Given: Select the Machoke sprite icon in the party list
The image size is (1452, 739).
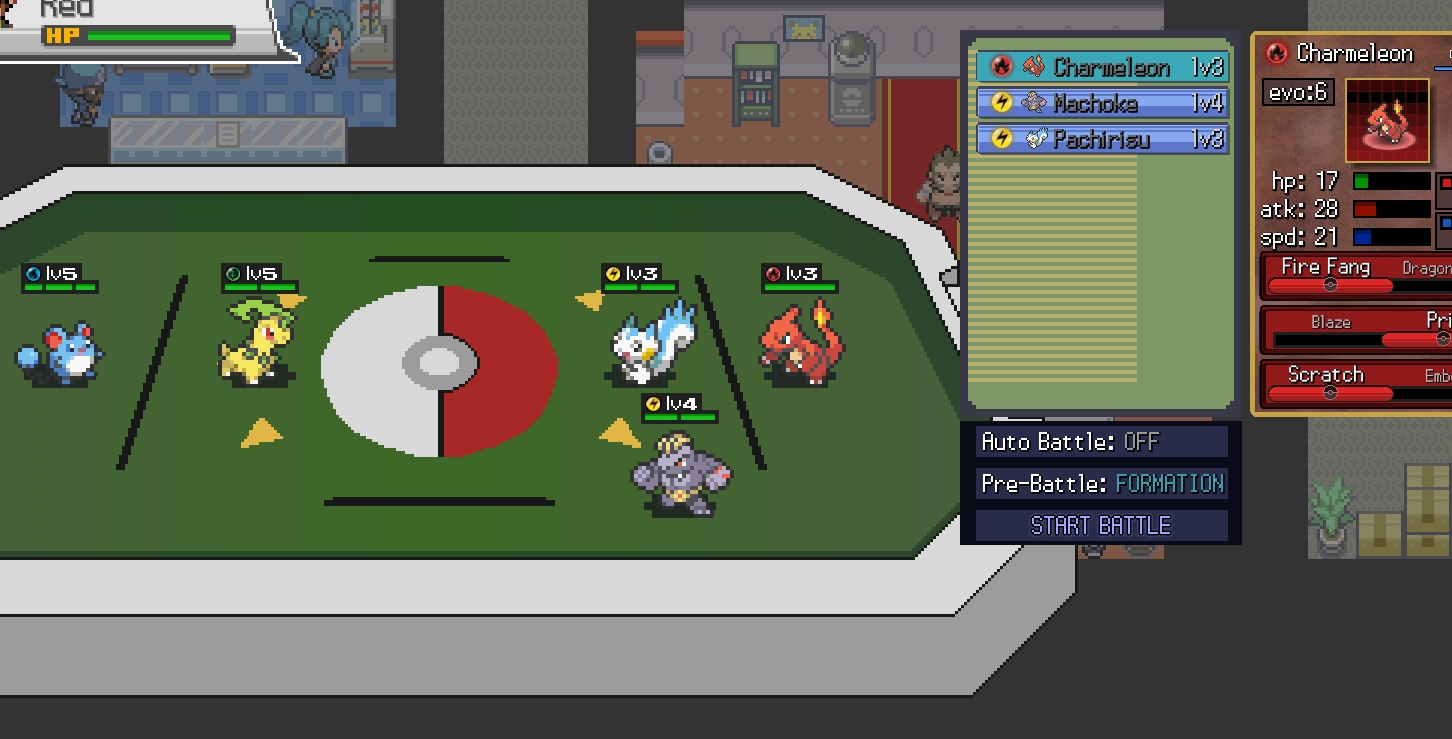Looking at the screenshot, I should click(1036, 104).
